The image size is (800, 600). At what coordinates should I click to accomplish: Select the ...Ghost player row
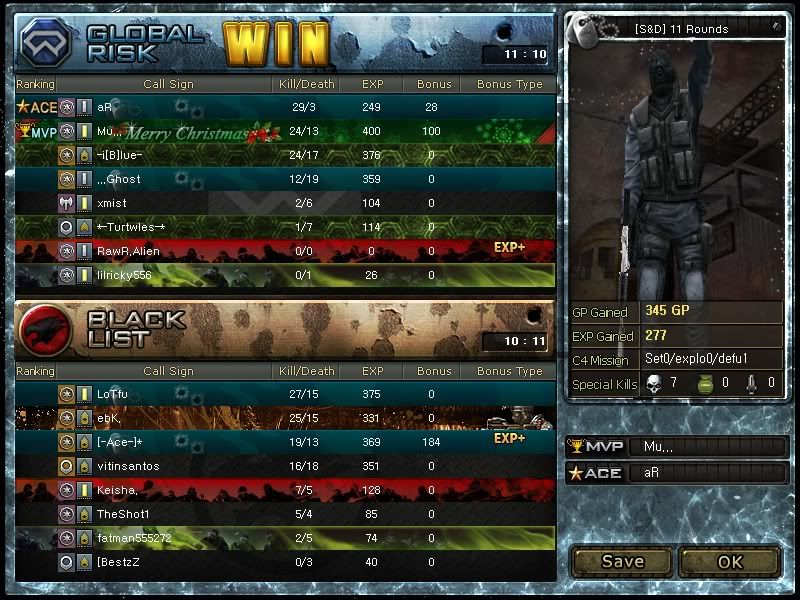click(x=285, y=179)
